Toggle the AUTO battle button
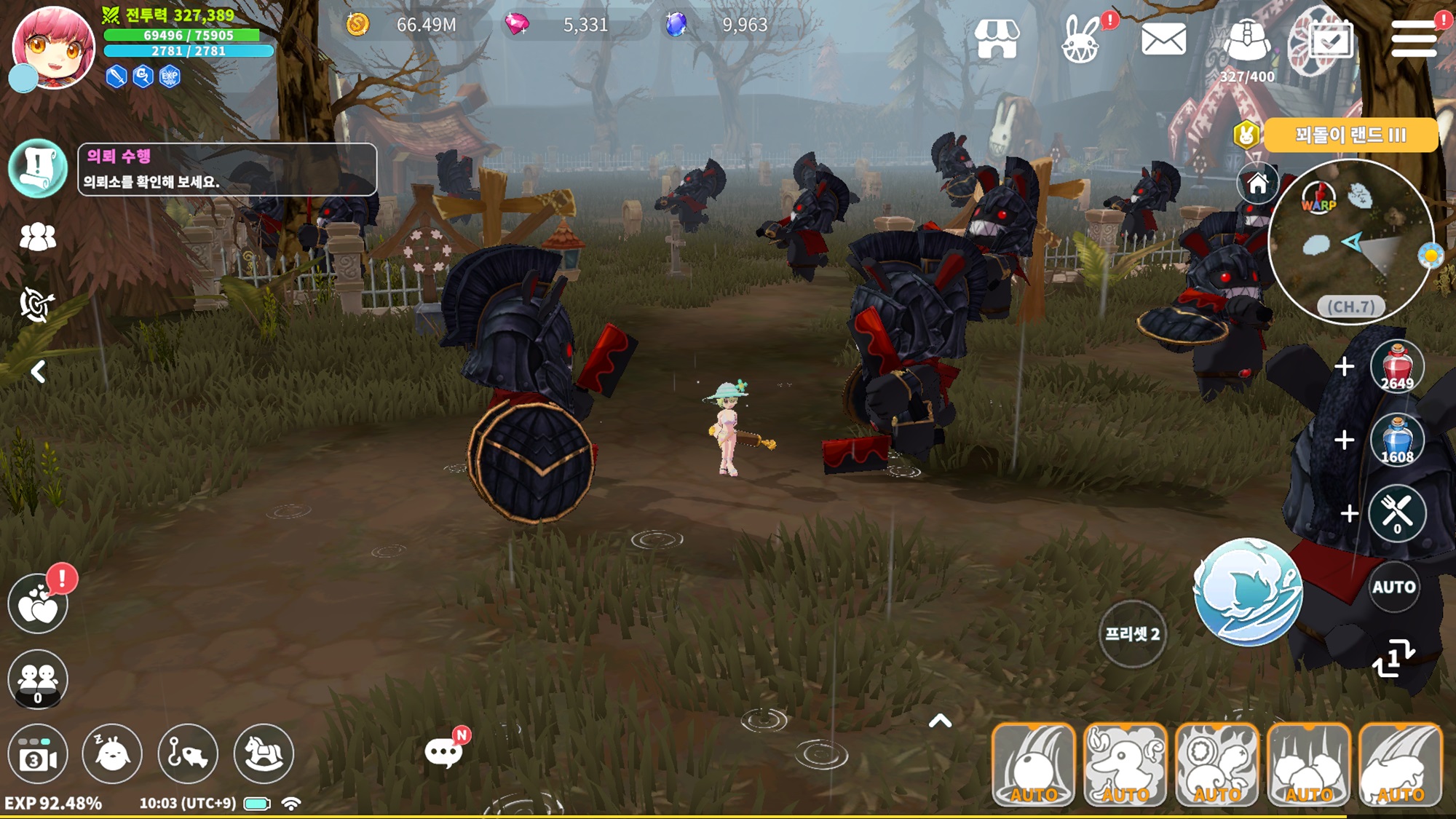 point(1393,587)
